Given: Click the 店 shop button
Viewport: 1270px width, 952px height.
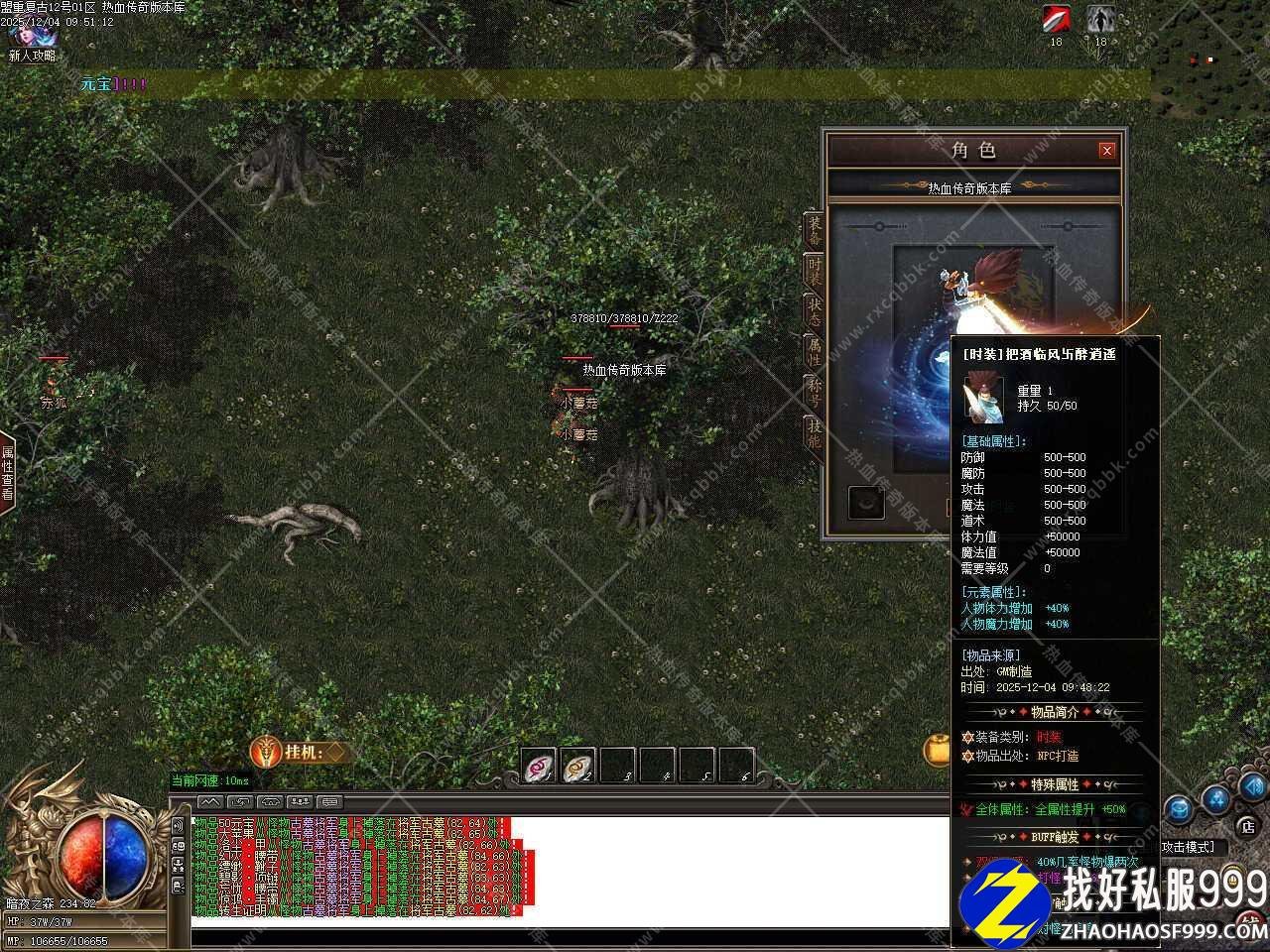Looking at the screenshot, I should (1247, 825).
